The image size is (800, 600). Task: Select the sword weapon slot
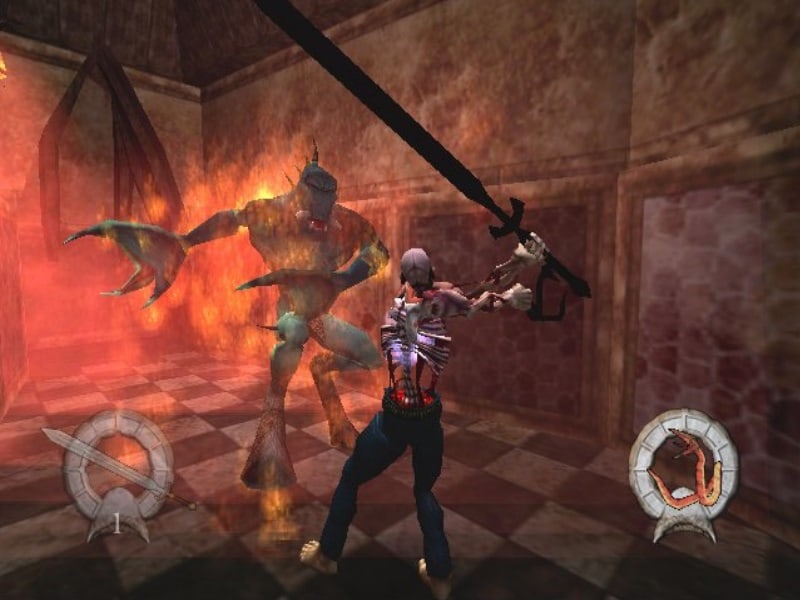pos(113,464)
